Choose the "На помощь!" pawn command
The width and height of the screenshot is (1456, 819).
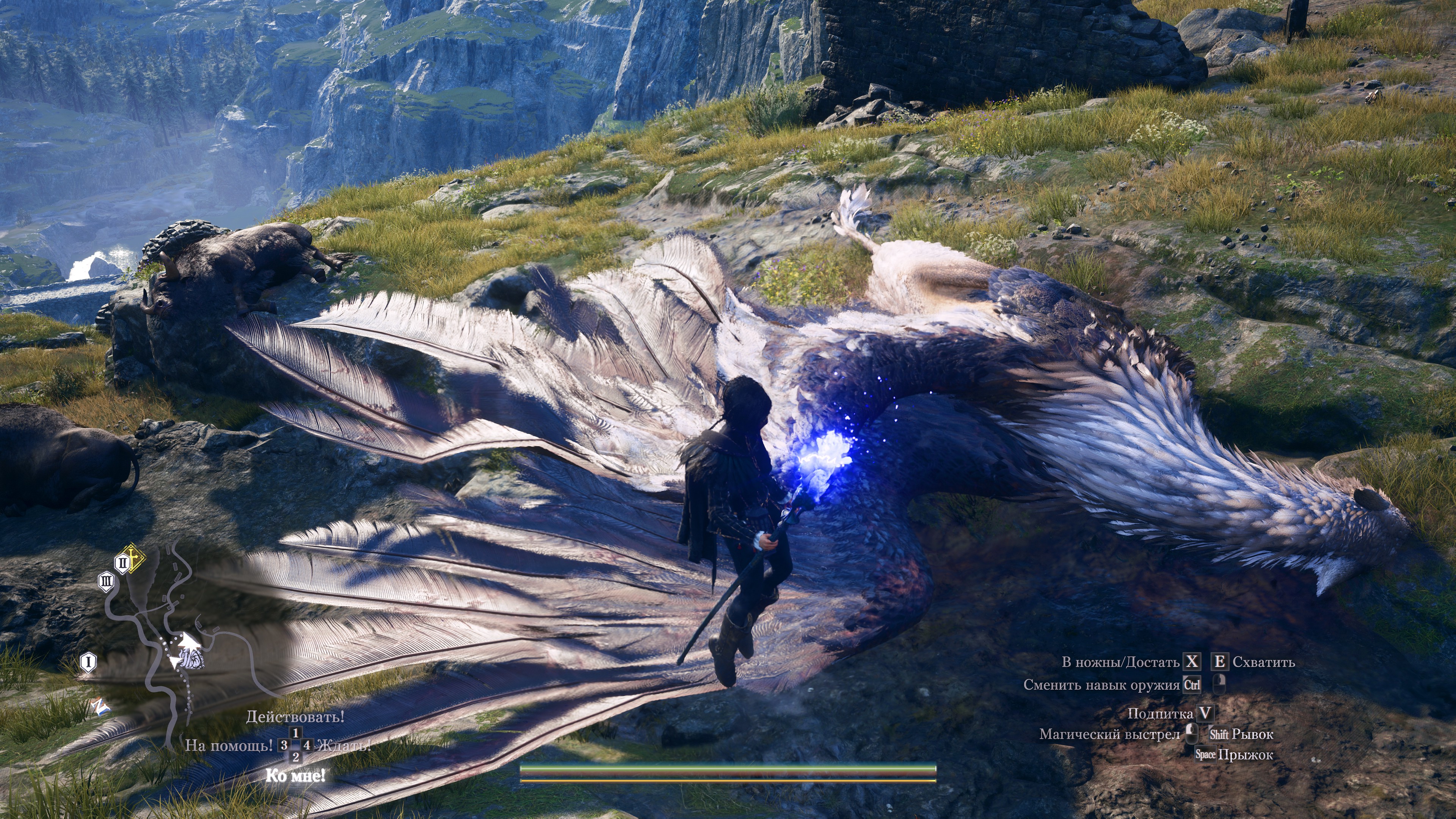tap(229, 745)
